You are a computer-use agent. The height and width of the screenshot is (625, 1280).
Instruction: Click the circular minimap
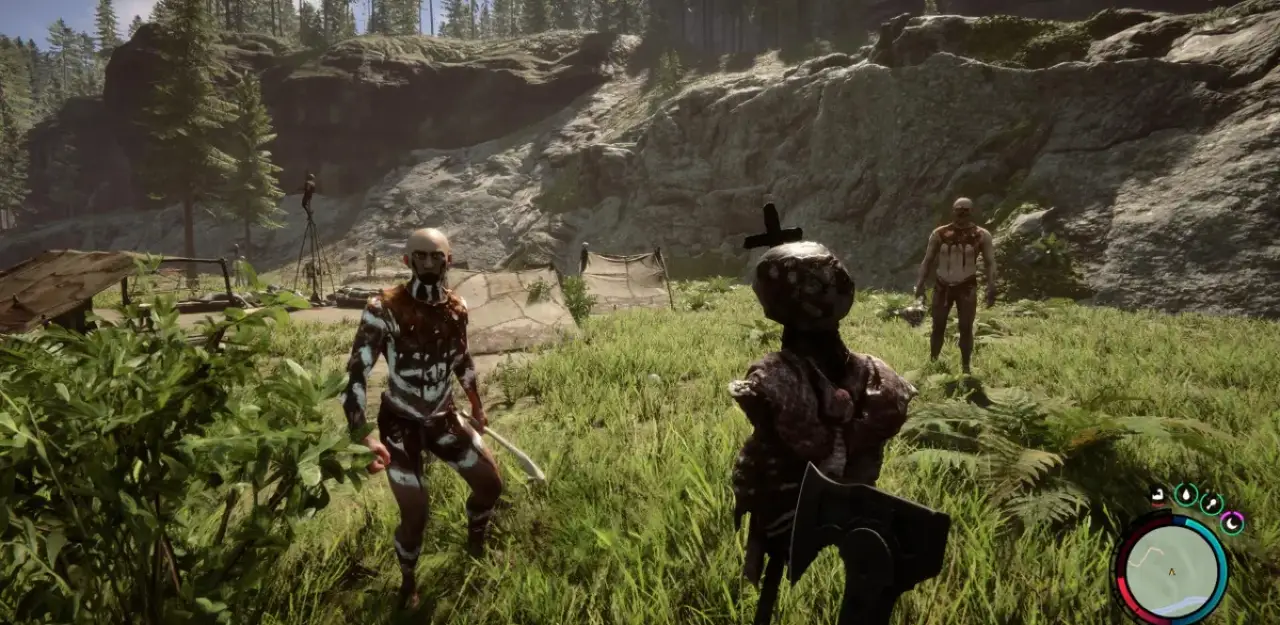click(1169, 569)
